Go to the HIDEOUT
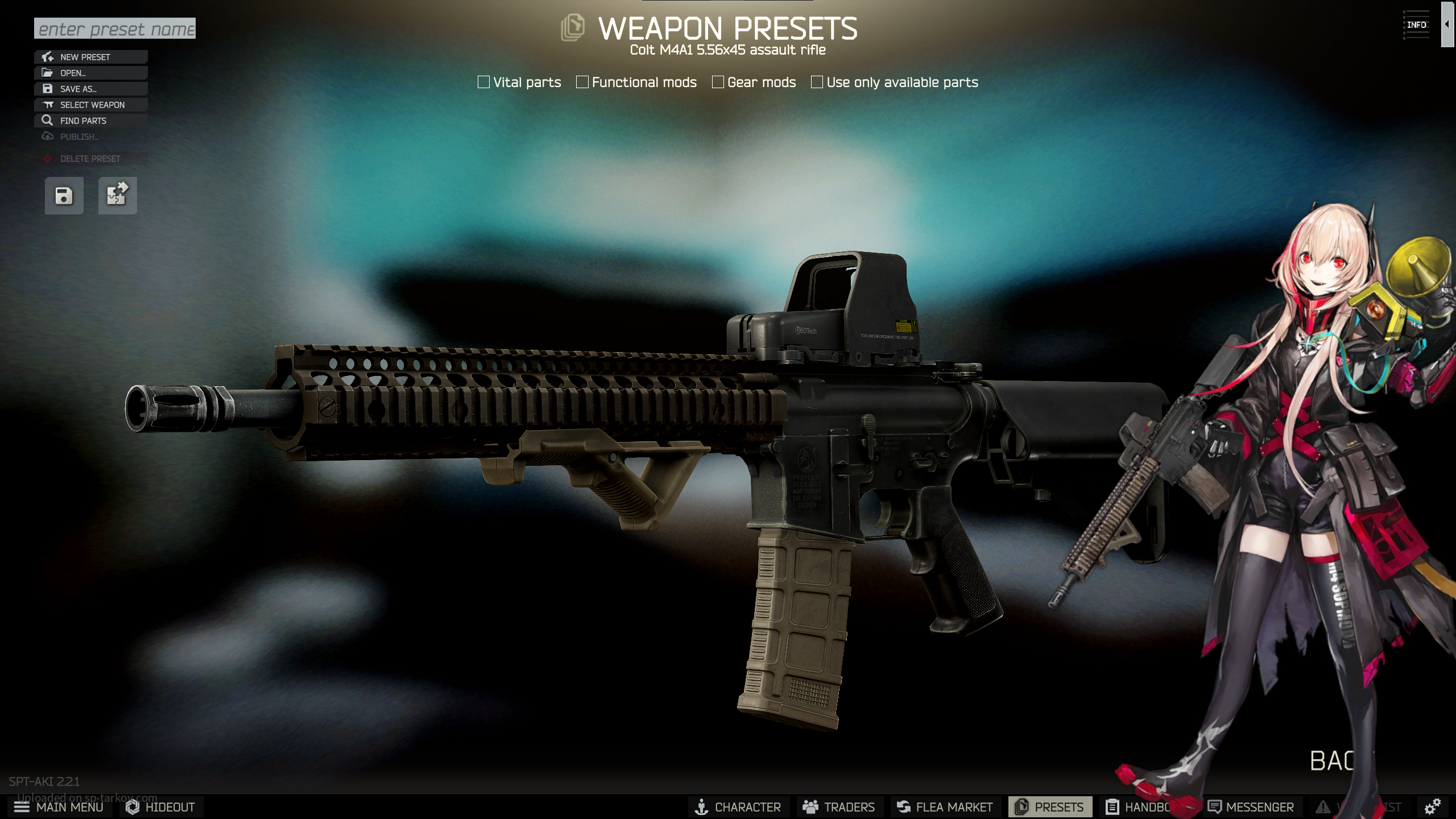This screenshot has width=1456, height=819. (x=161, y=807)
